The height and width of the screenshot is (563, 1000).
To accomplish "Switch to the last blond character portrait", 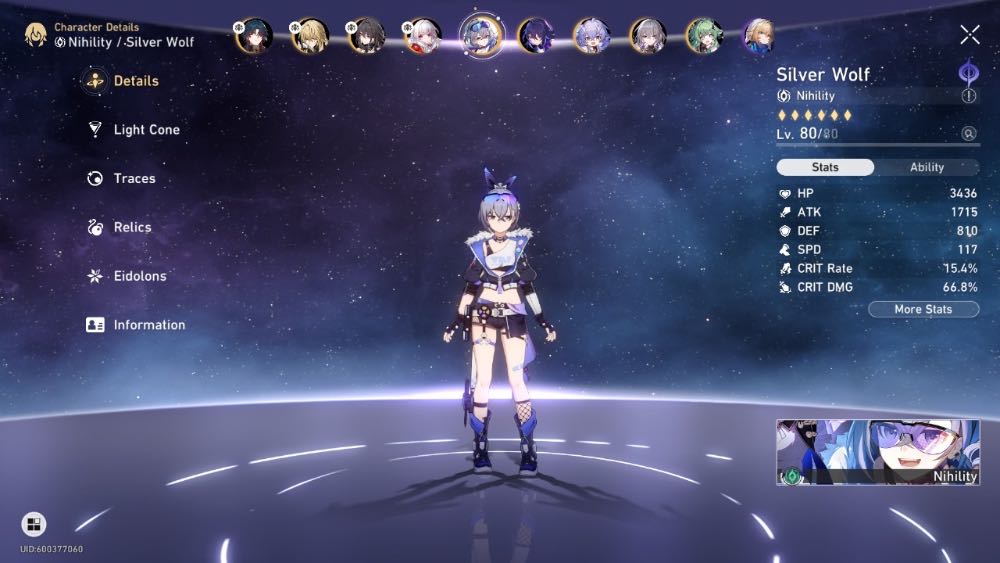I will coord(759,36).
